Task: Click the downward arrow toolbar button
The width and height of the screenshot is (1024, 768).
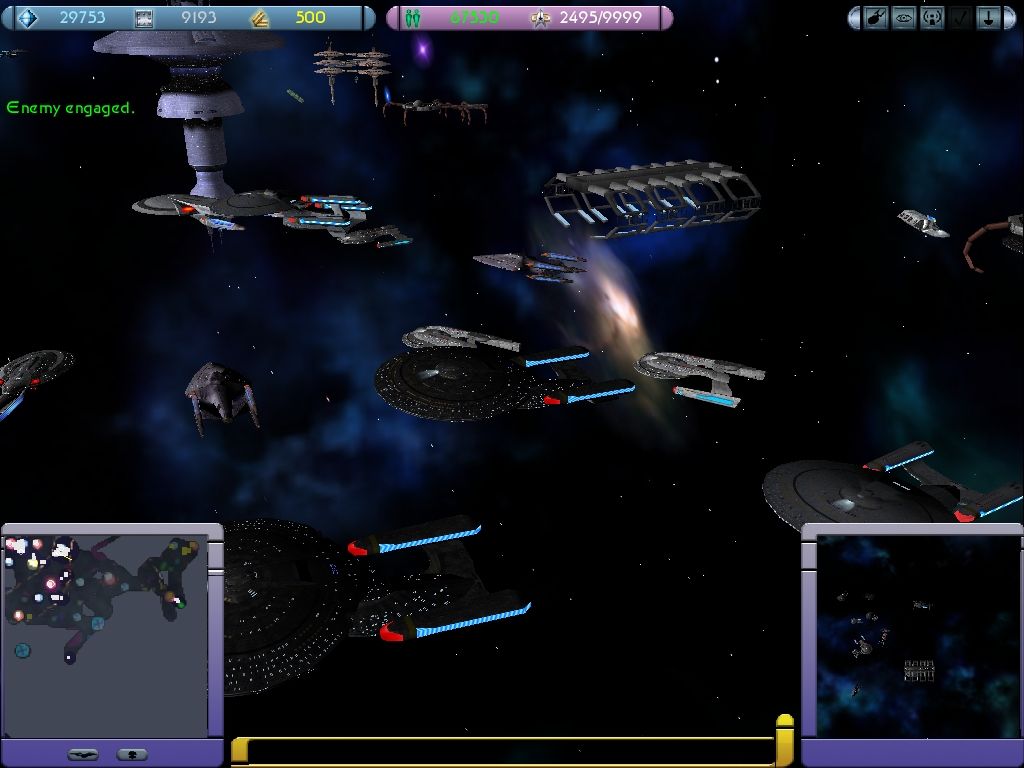Action: (x=988, y=18)
